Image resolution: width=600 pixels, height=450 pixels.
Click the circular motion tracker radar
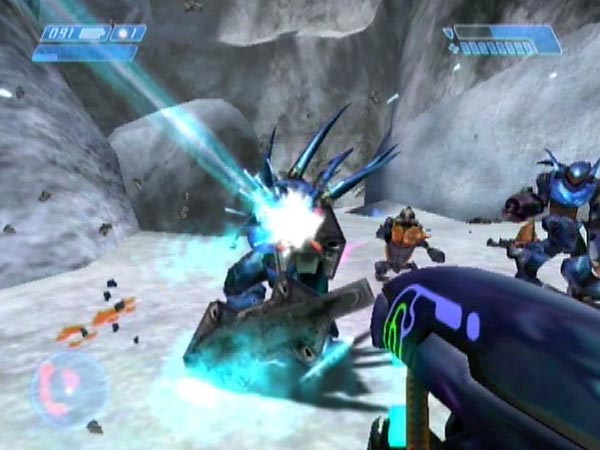(x=69, y=387)
